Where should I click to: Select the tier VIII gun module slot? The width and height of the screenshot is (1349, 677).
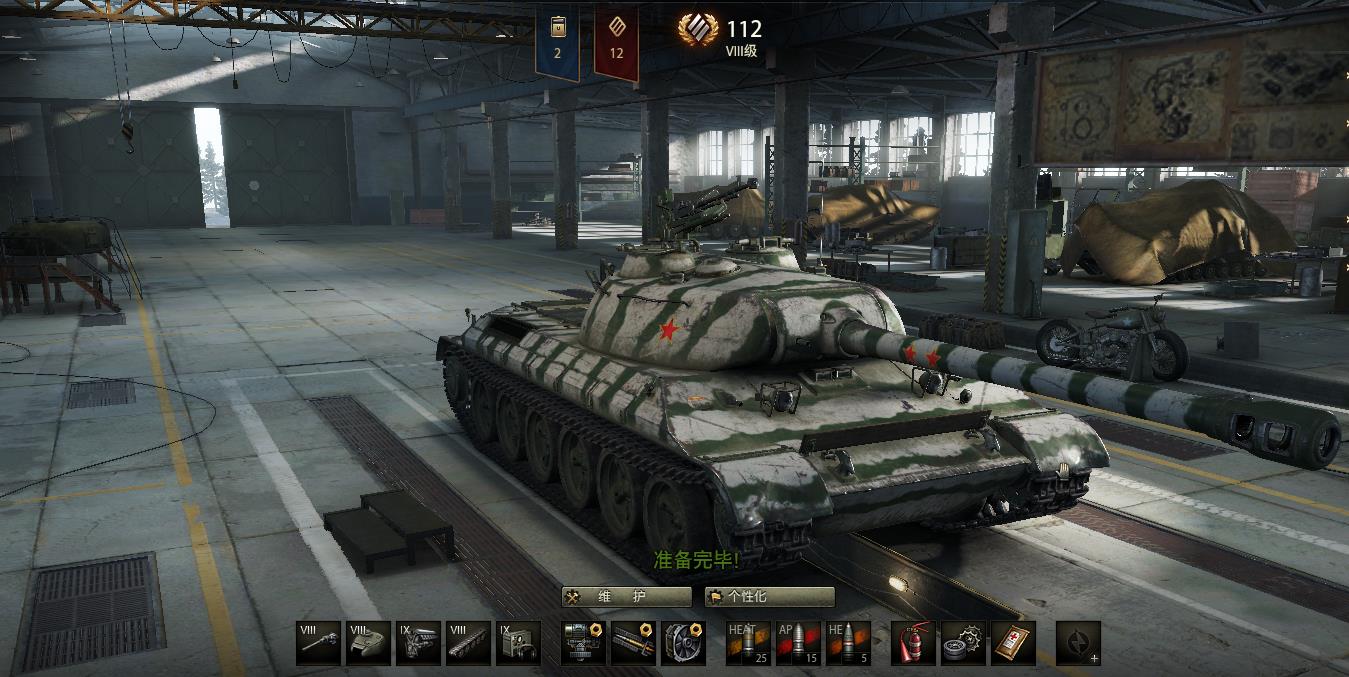[x=318, y=643]
